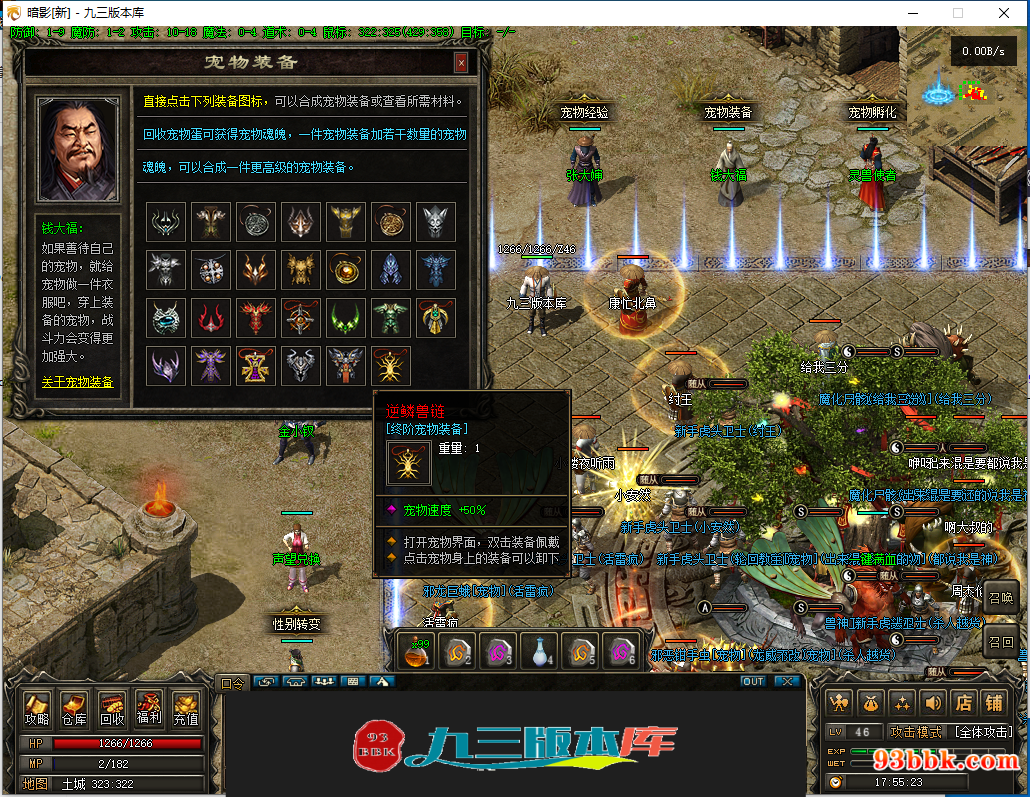Open the 攻略 guide button
This screenshot has height=797, width=1030.
click(37, 709)
